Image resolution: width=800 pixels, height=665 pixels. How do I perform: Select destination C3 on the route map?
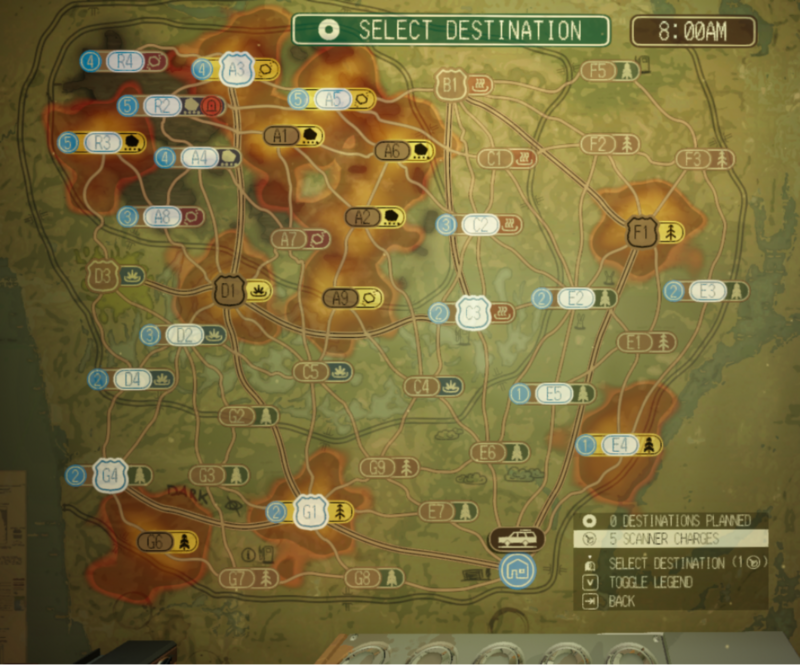point(473,313)
